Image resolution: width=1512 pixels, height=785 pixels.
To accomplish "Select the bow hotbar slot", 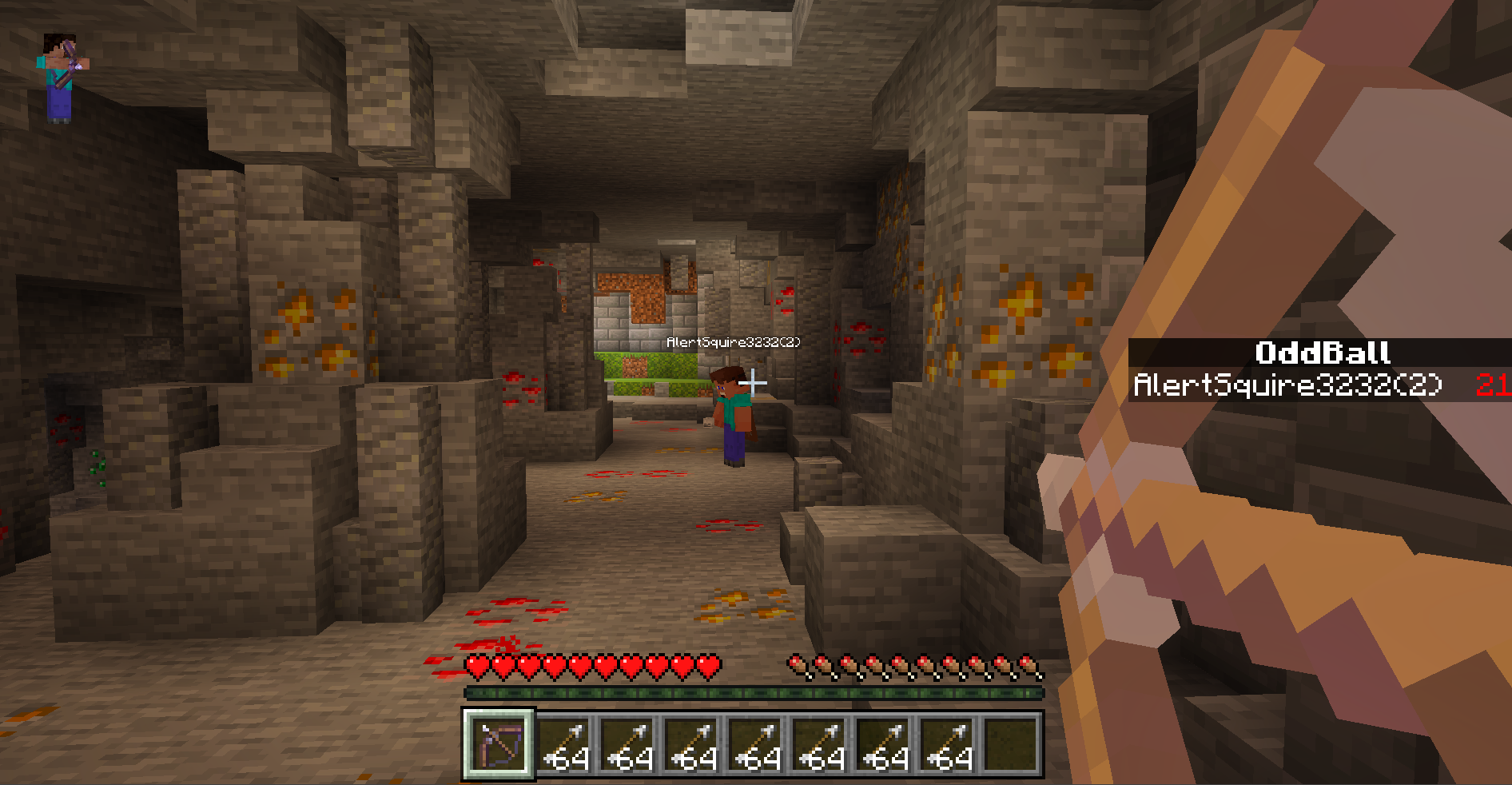I will (499, 745).
